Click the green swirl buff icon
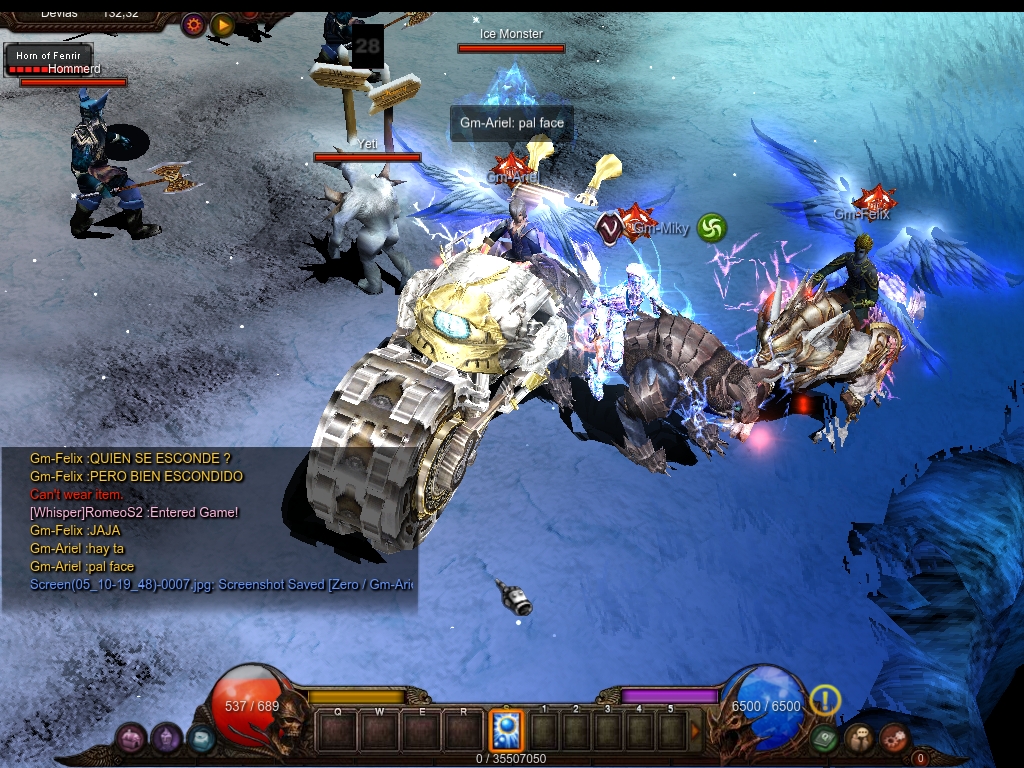Screen dimensions: 1024x768 click(x=711, y=228)
